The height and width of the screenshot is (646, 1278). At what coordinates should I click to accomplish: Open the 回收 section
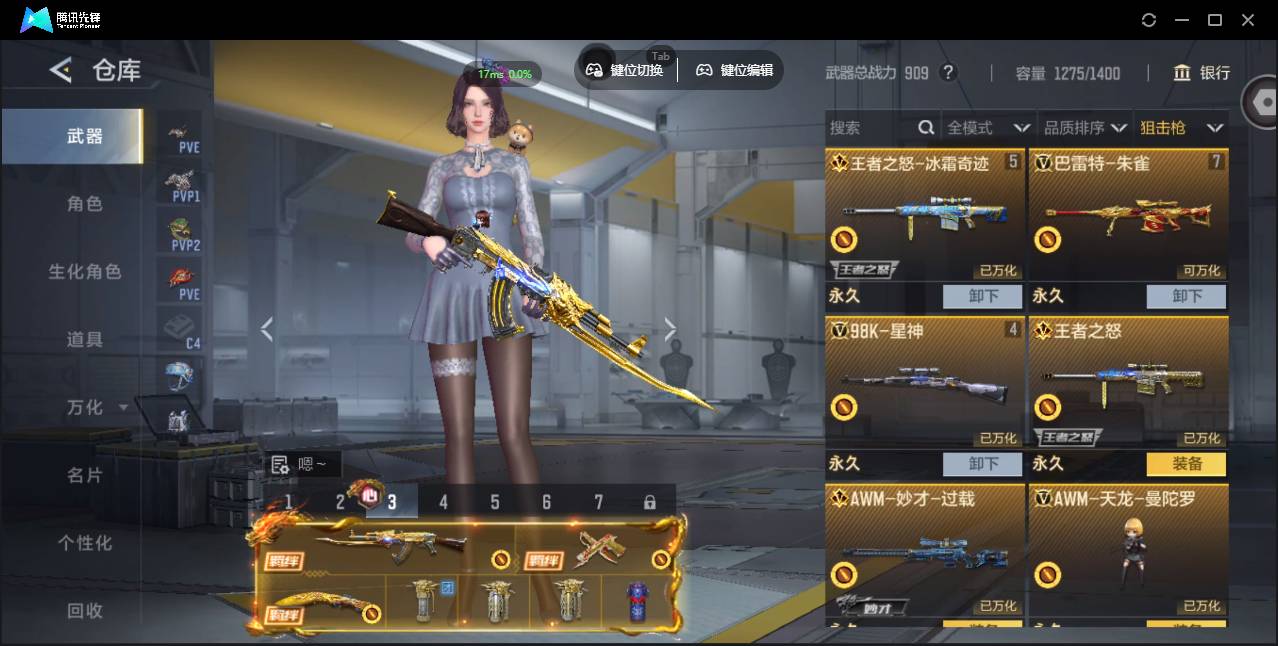click(x=84, y=611)
